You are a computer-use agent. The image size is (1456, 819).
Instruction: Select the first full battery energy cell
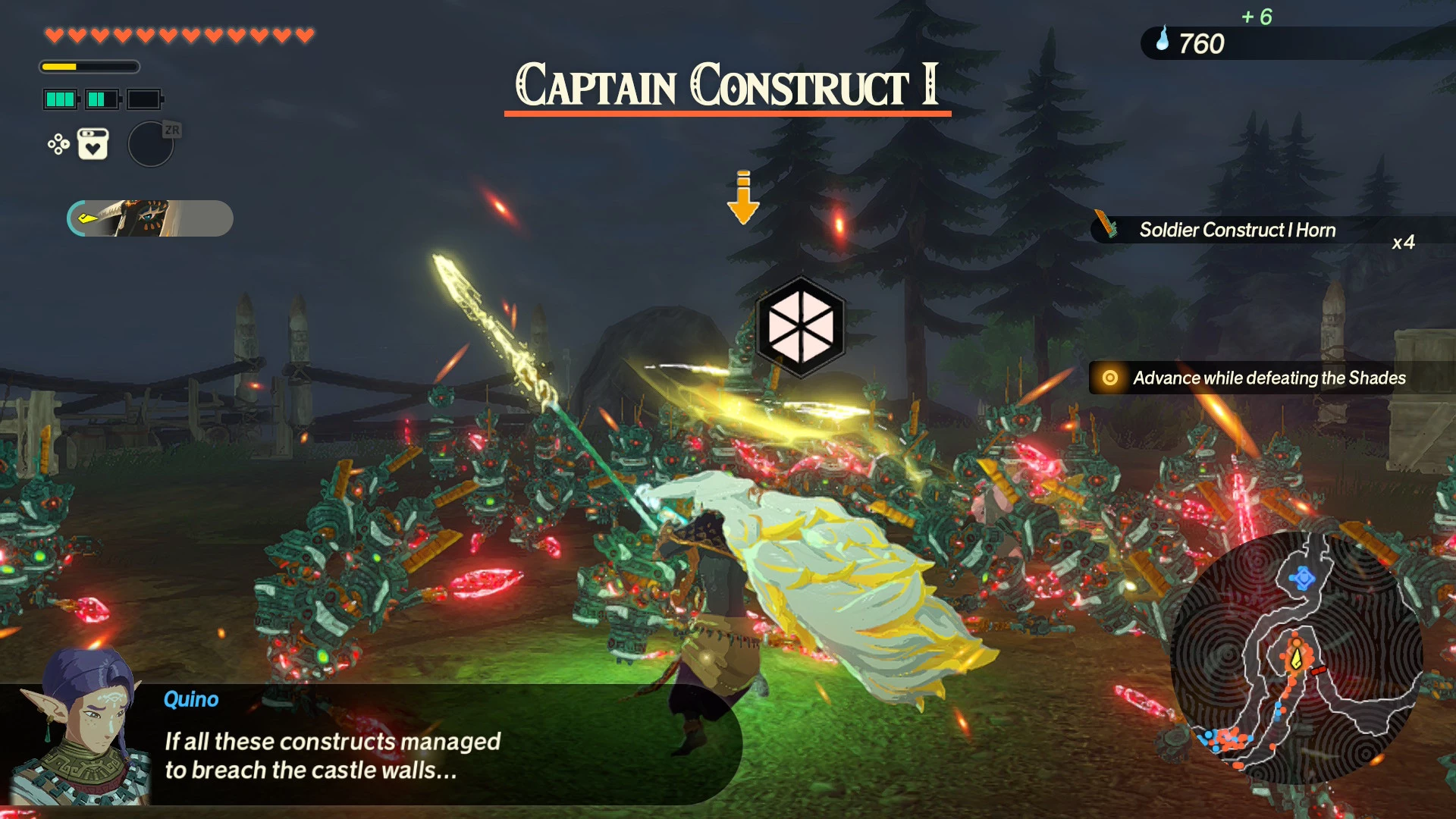point(61,99)
